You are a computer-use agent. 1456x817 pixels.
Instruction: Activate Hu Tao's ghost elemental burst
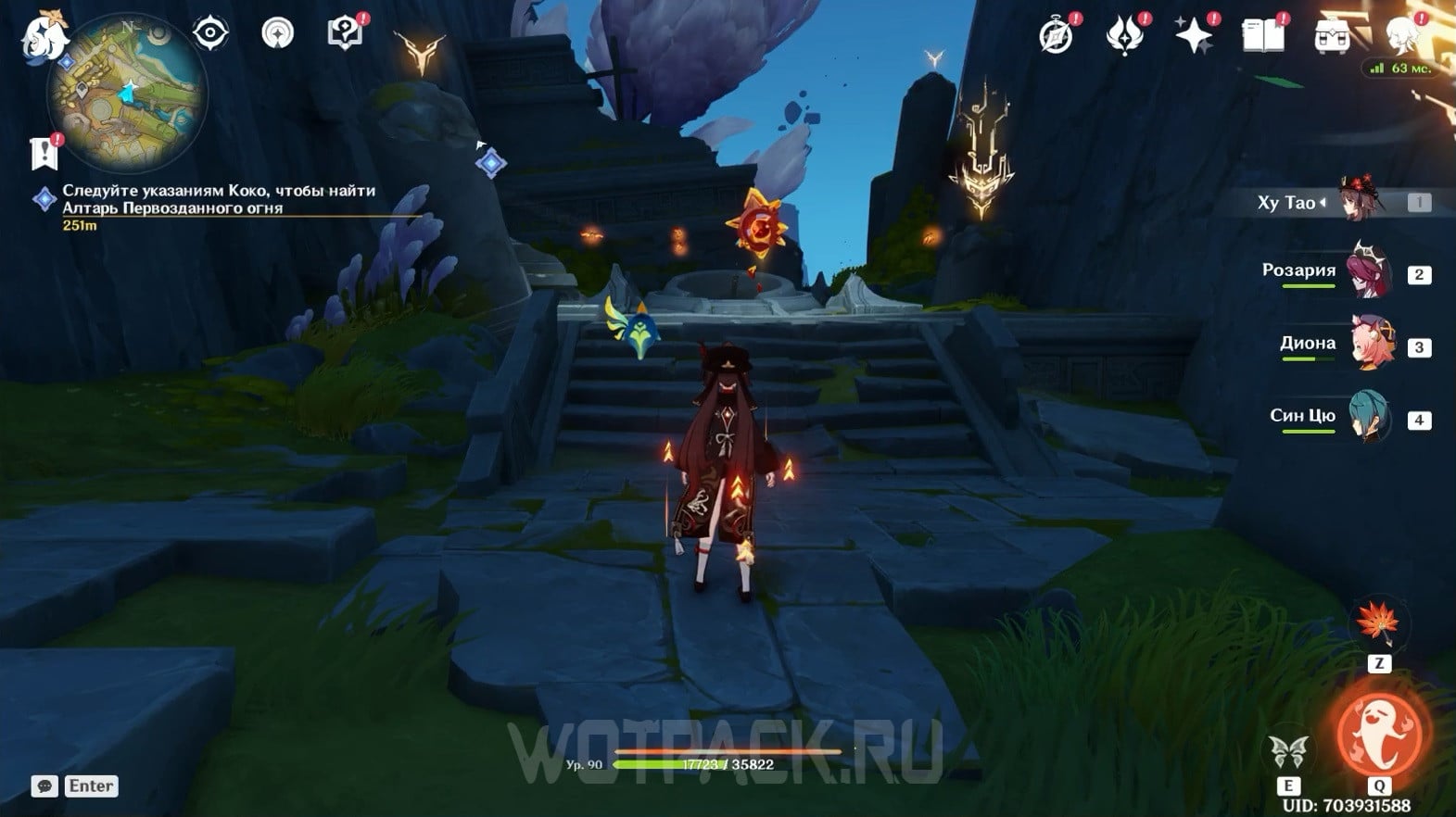click(1379, 732)
